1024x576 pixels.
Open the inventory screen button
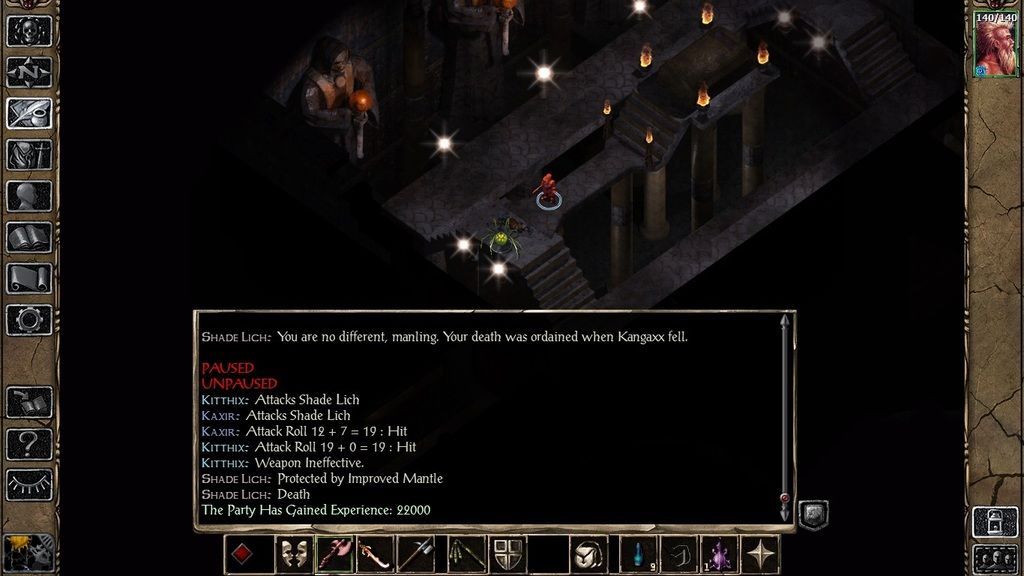29,155
